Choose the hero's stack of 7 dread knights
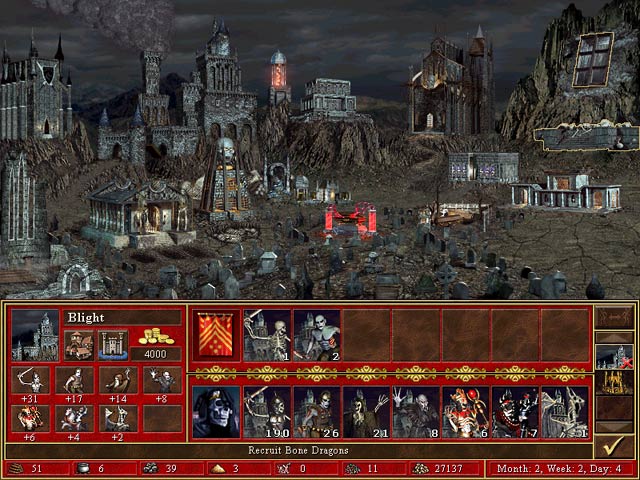 pos(514,412)
